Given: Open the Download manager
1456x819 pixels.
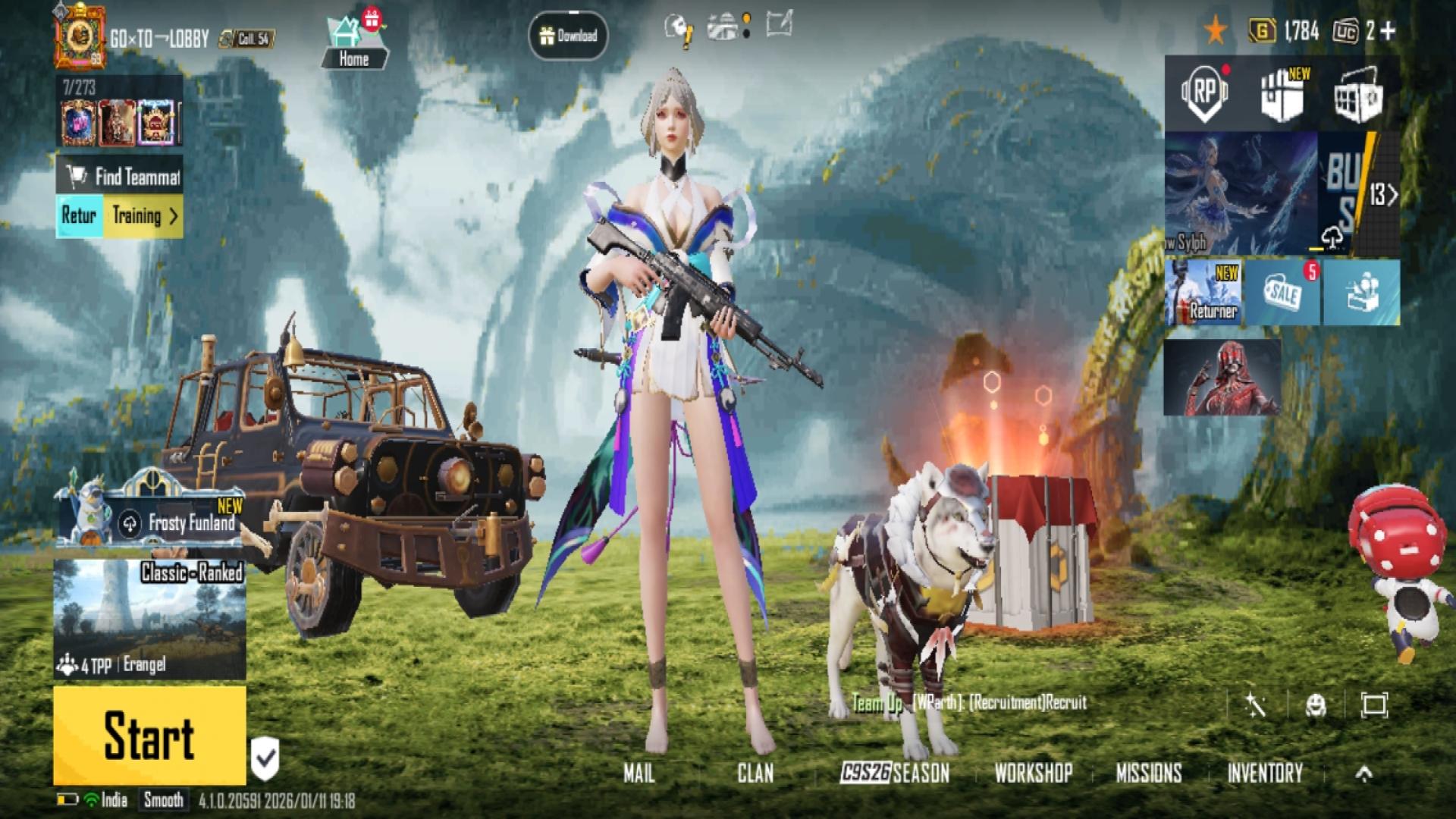Looking at the screenshot, I should coord(569,36).
